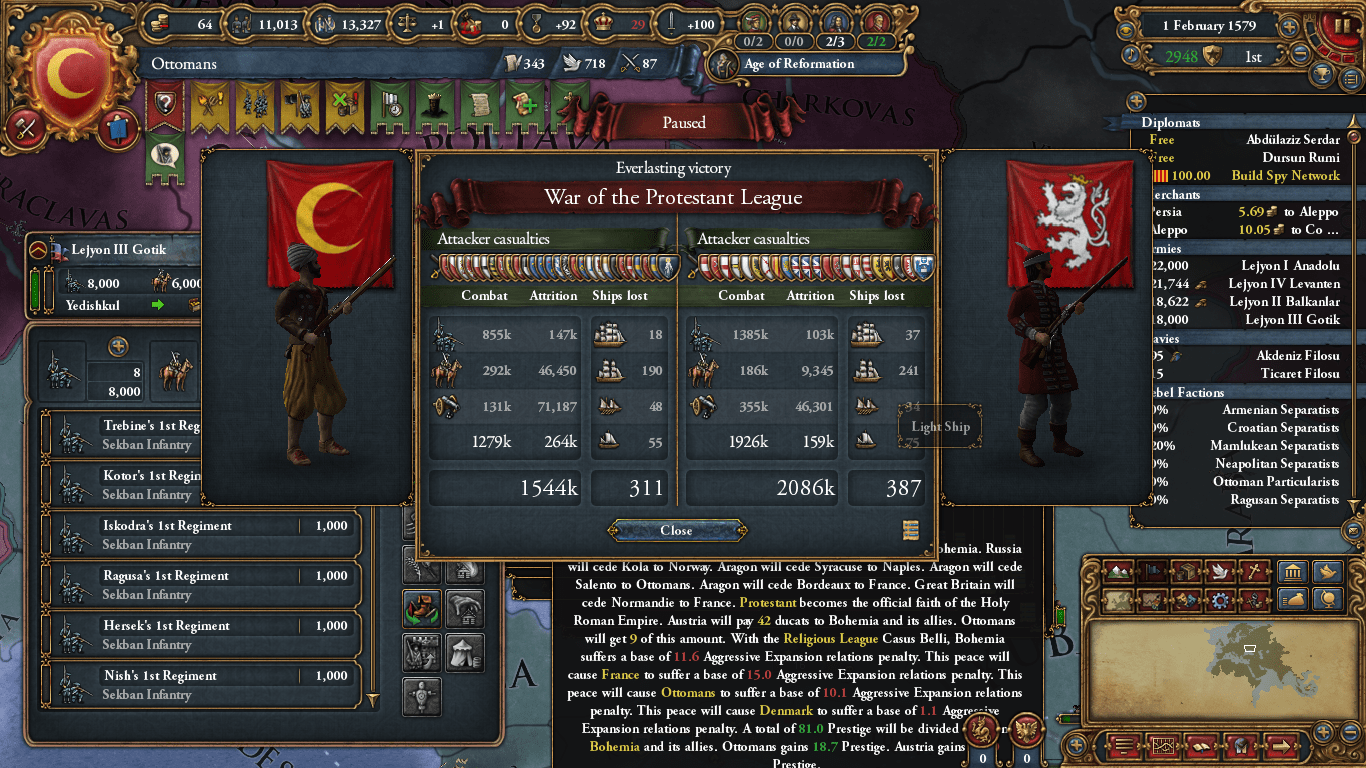Image resolution: width=1366 pixels, height=768 pixels.
Task: Select the religious mapmode cross icon
Action: (x=1254, y=571)
